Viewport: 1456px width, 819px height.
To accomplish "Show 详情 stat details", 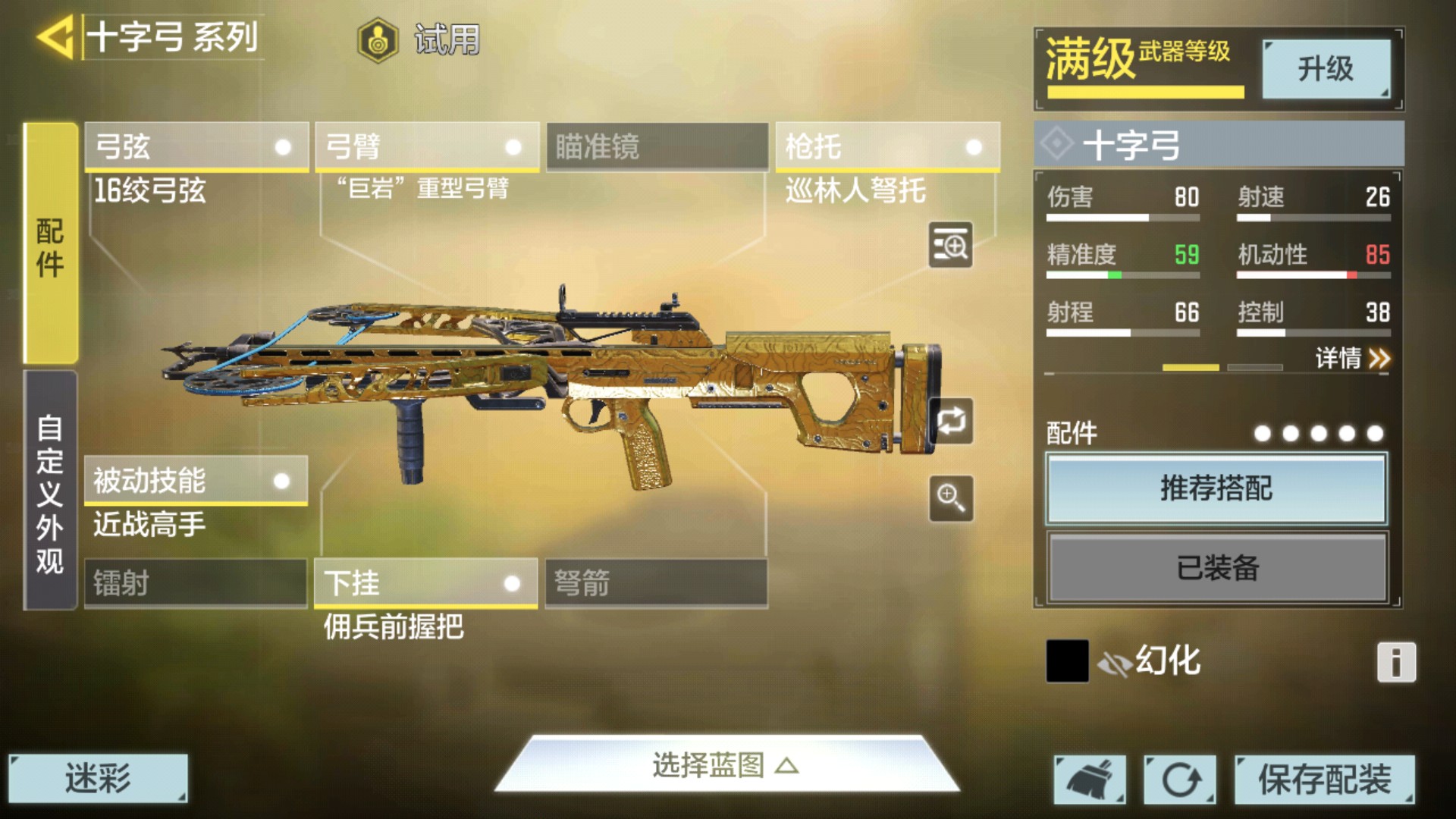I will tap(1351, 358).
